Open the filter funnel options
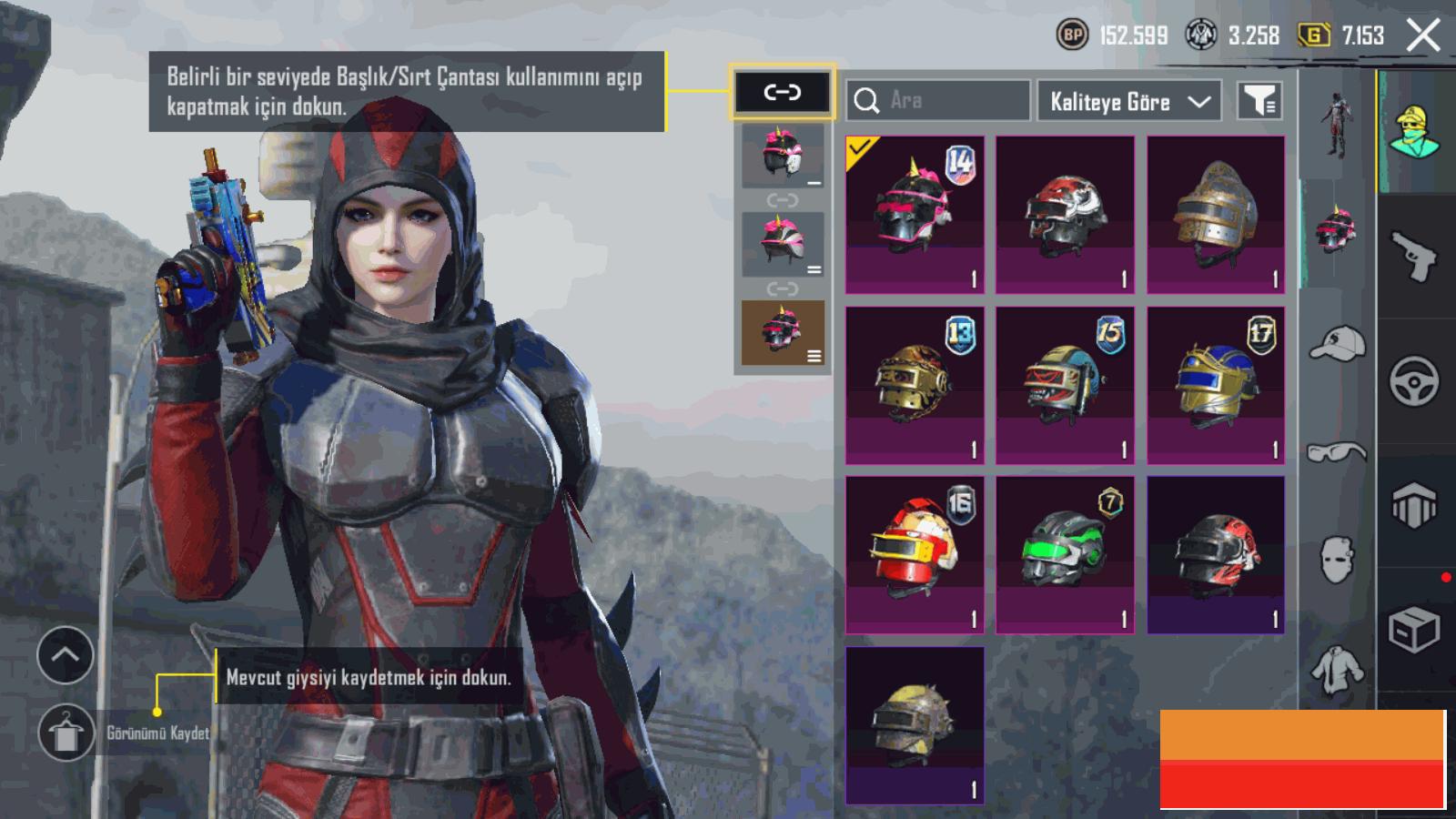This screenshot has height=819, width=1456. click(1259, 101)
